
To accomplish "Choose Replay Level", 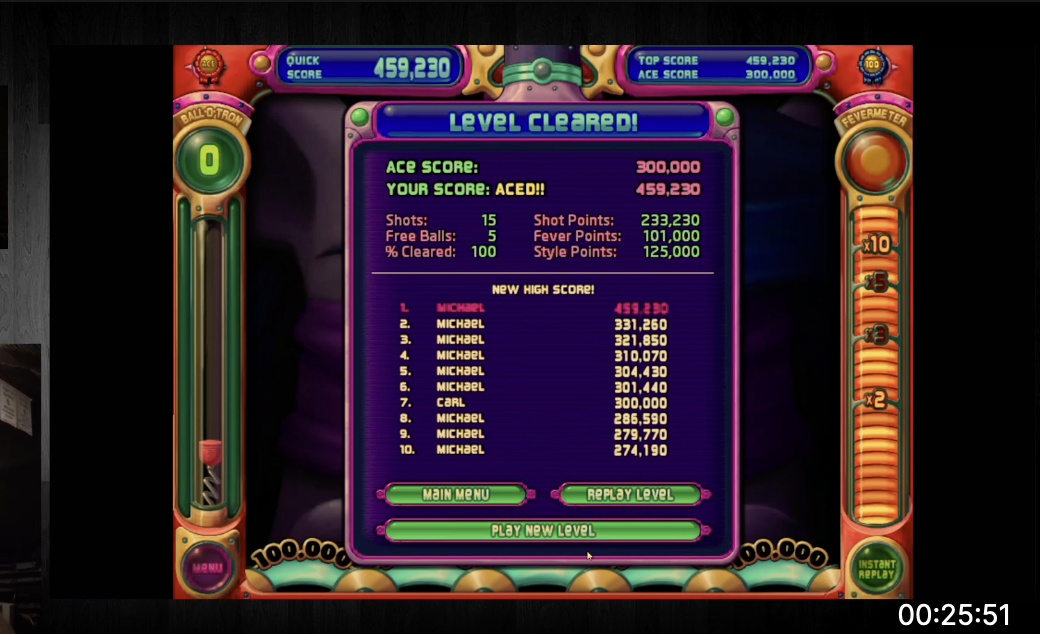I will coord(630,495).
